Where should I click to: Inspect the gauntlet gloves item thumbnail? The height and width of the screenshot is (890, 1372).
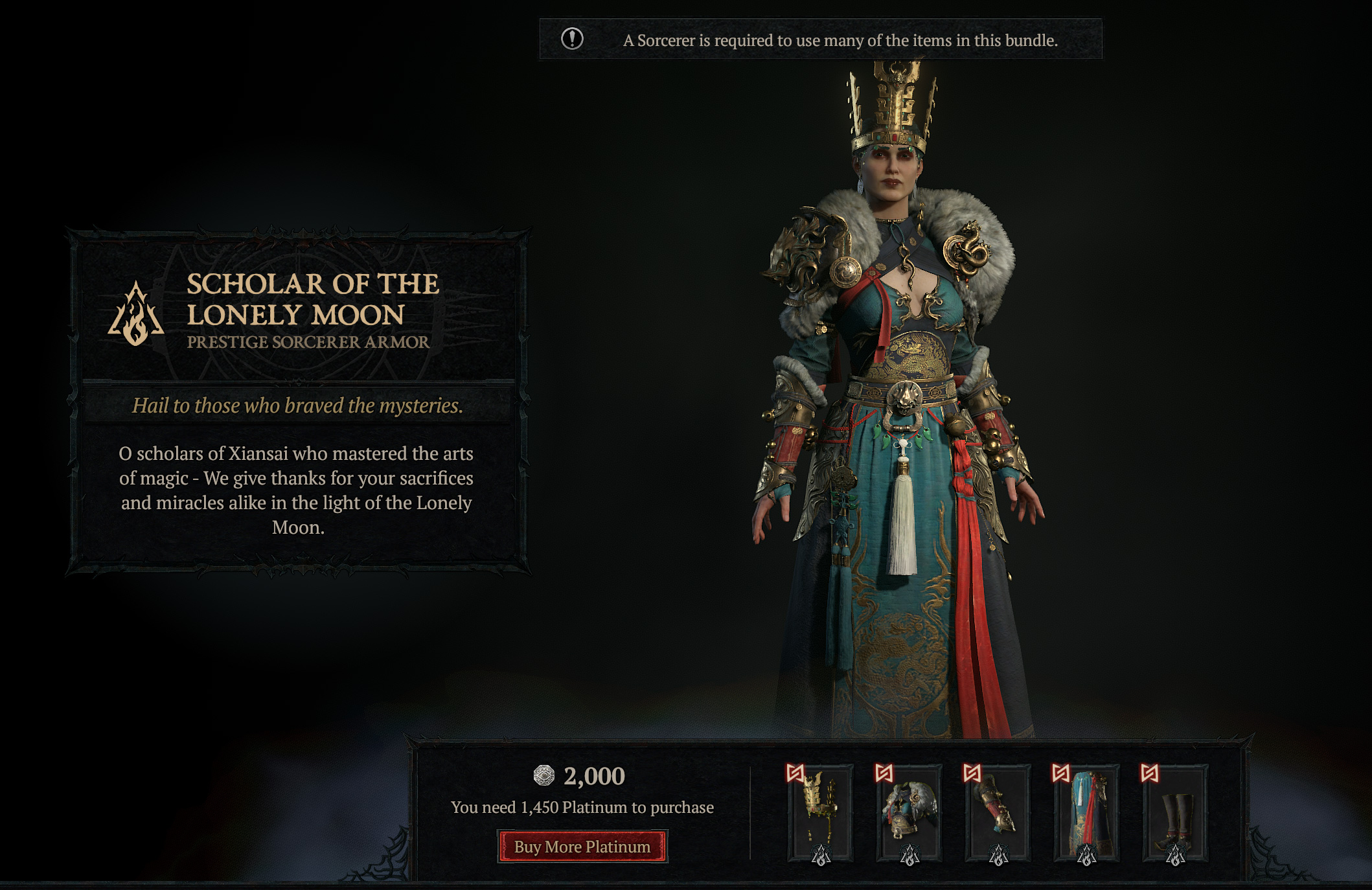coord(998,813)
